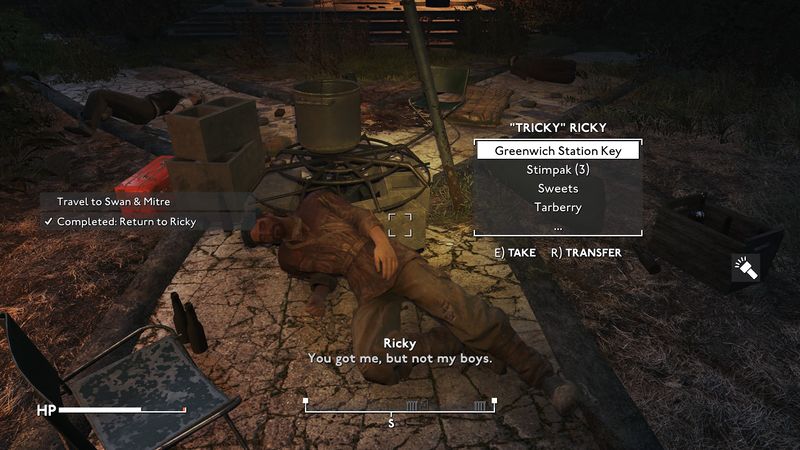The height and width of the screenshot is (450, 800).
Task: Click the compass bar at the bottom
Action: pyautogui.click(x=400, y=405)
